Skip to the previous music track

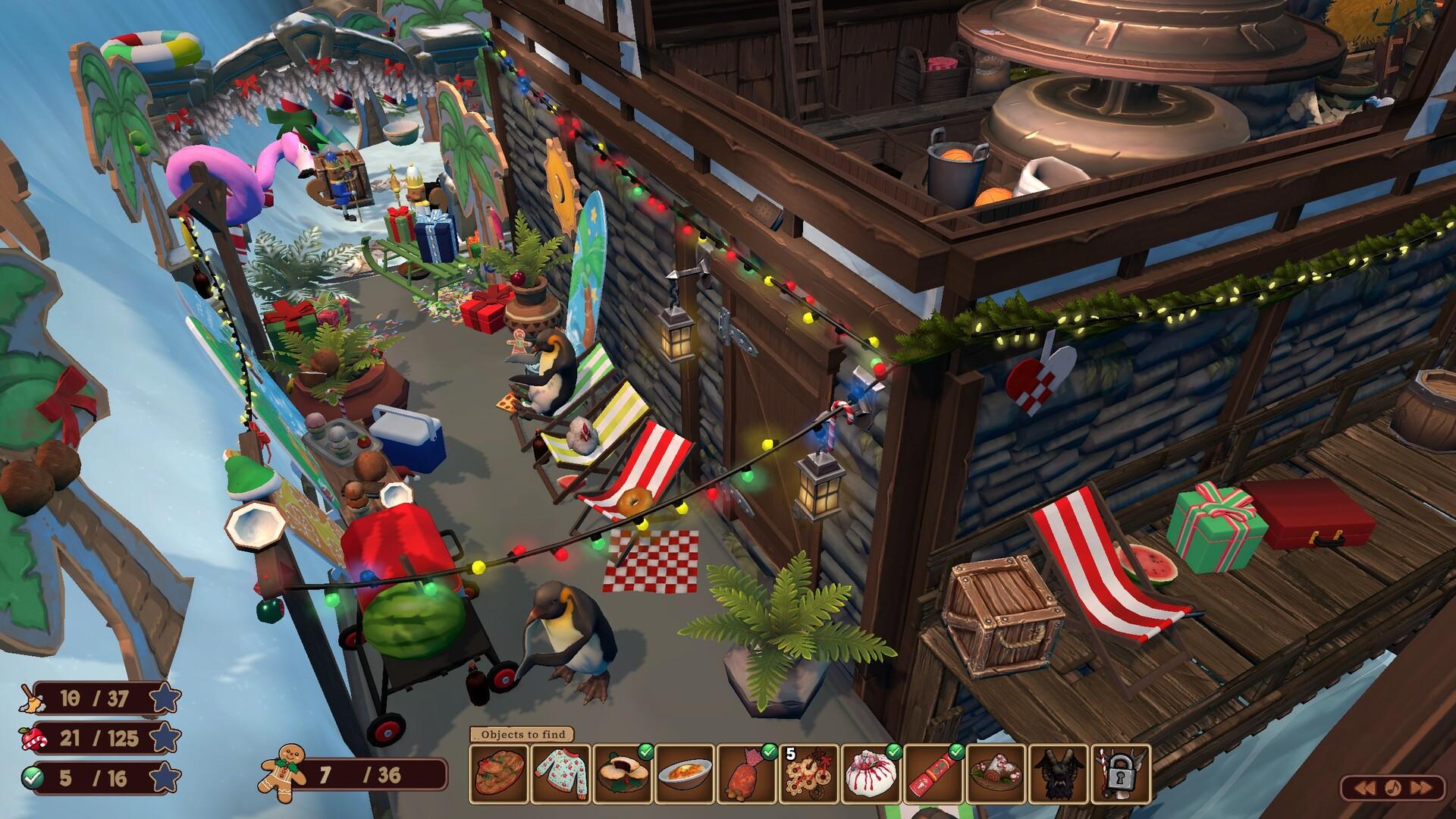(x=1366, y=789)
